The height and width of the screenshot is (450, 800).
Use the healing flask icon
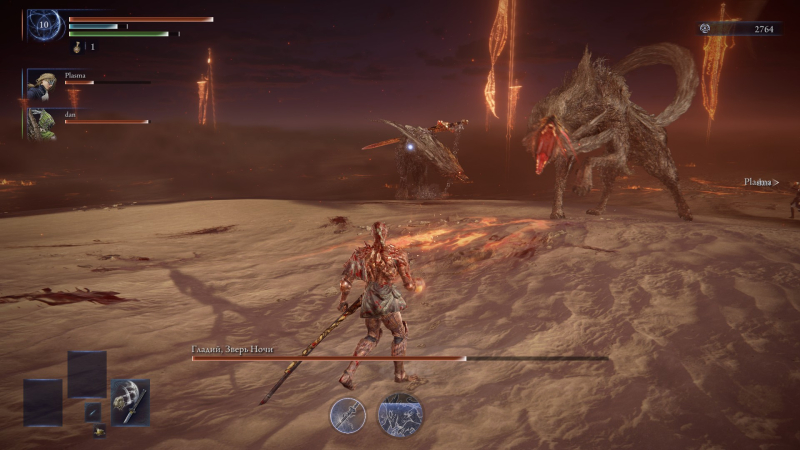[77, 46]
